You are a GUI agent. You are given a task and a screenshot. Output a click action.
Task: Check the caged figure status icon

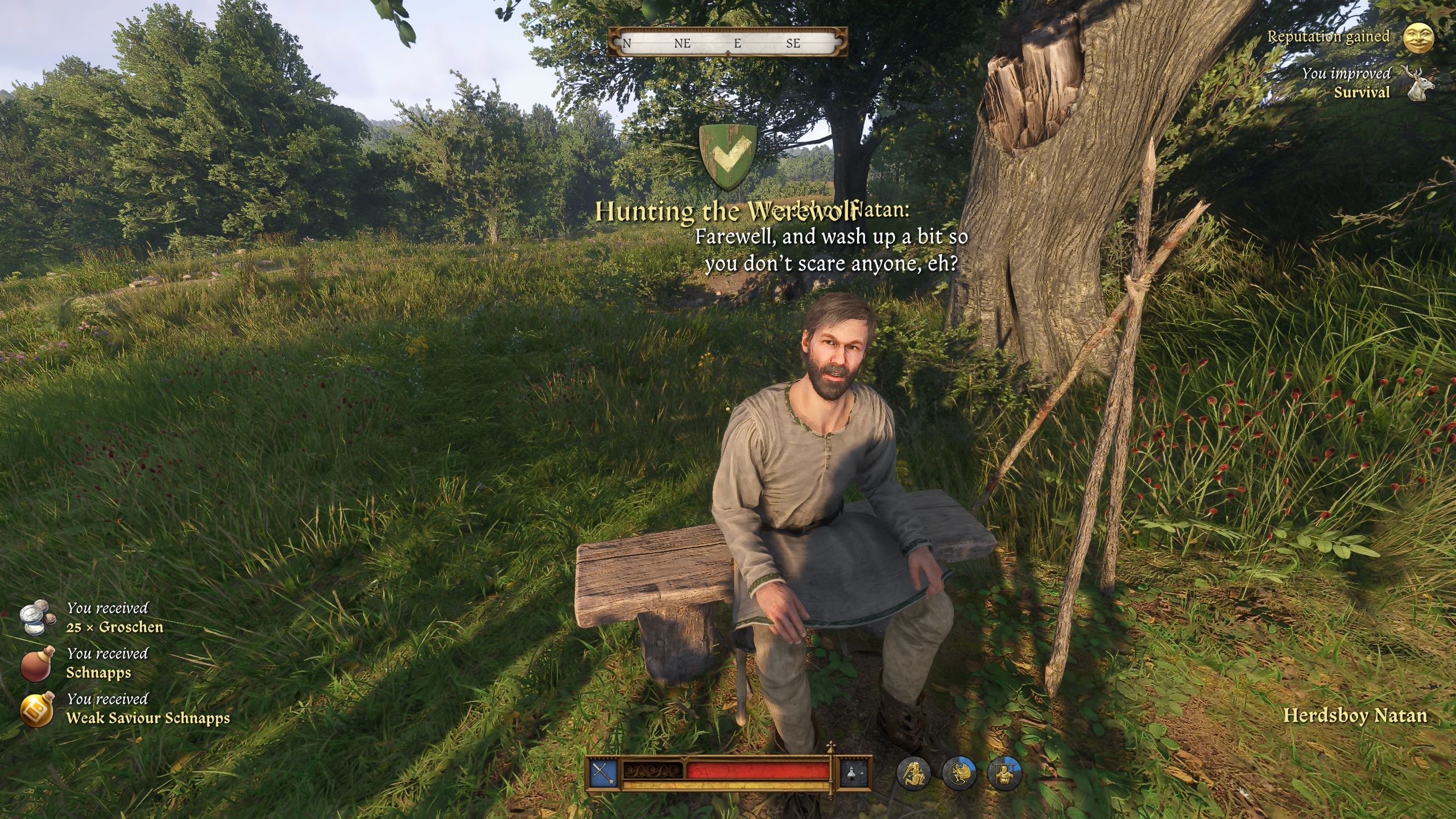click(x=1004, y=773)
